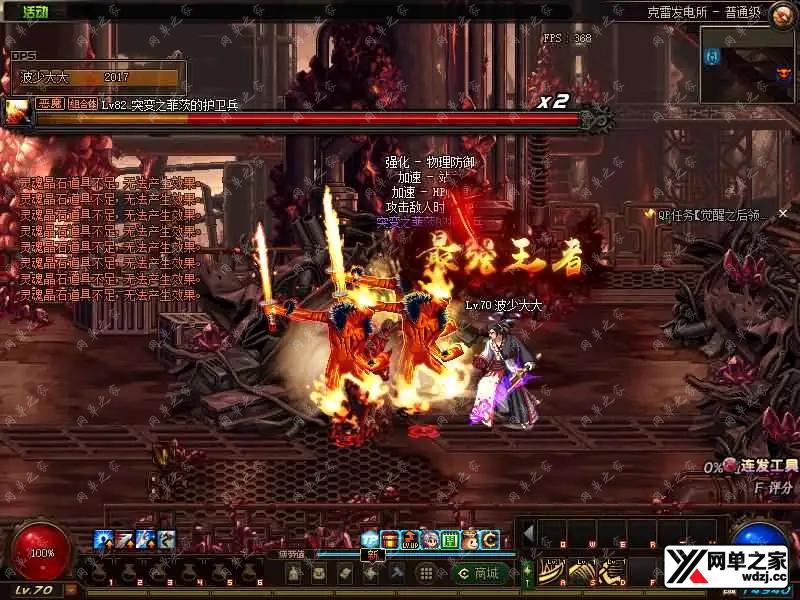Screen dimensions: 800x600
Task: Click the skill bar's left arrow
Action: 529,531
